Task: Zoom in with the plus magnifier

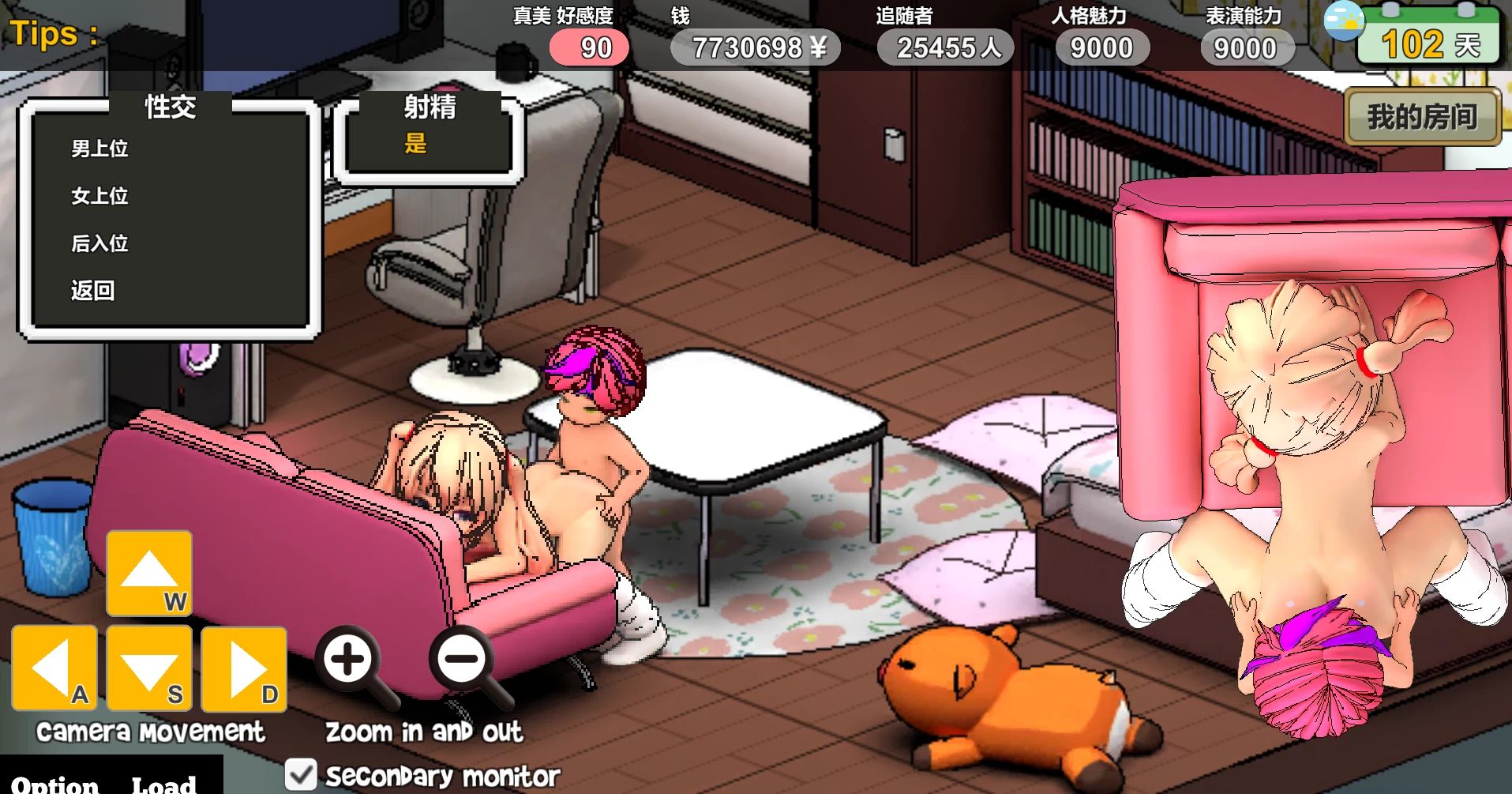Action: click(x=348, y=659)
